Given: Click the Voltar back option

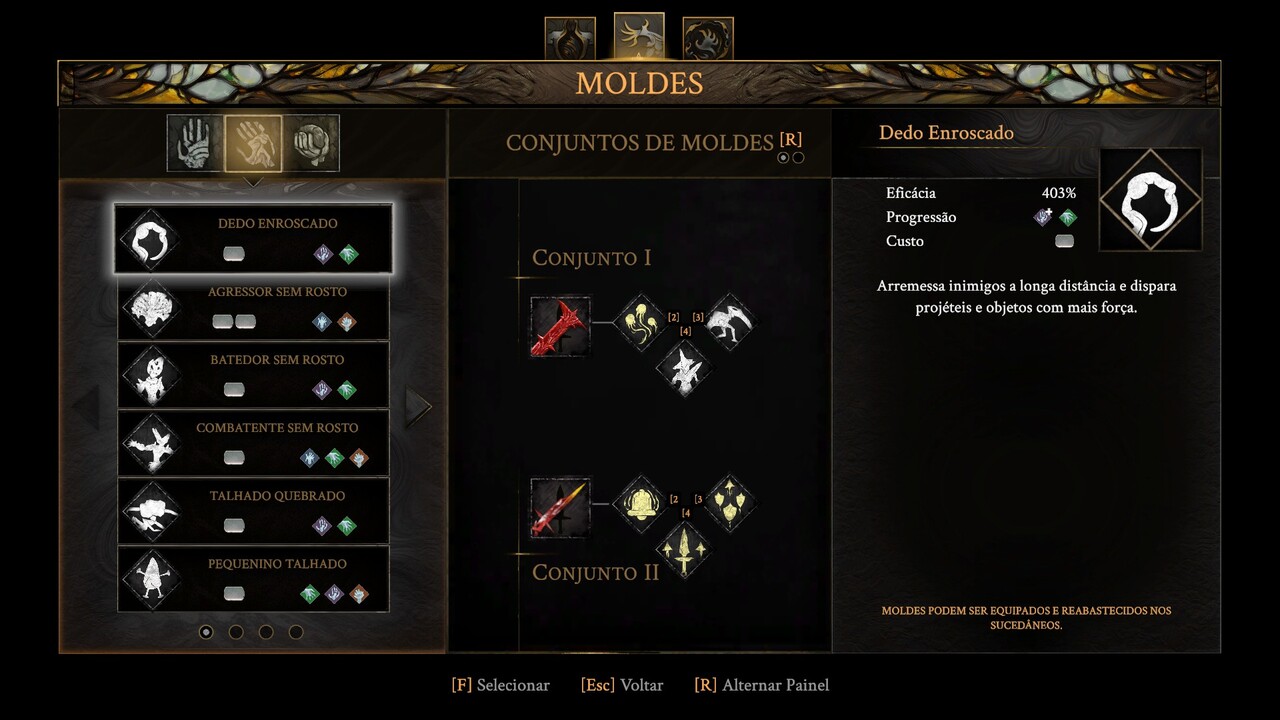Looking at the screenshot, I should [x=621, y=685].
